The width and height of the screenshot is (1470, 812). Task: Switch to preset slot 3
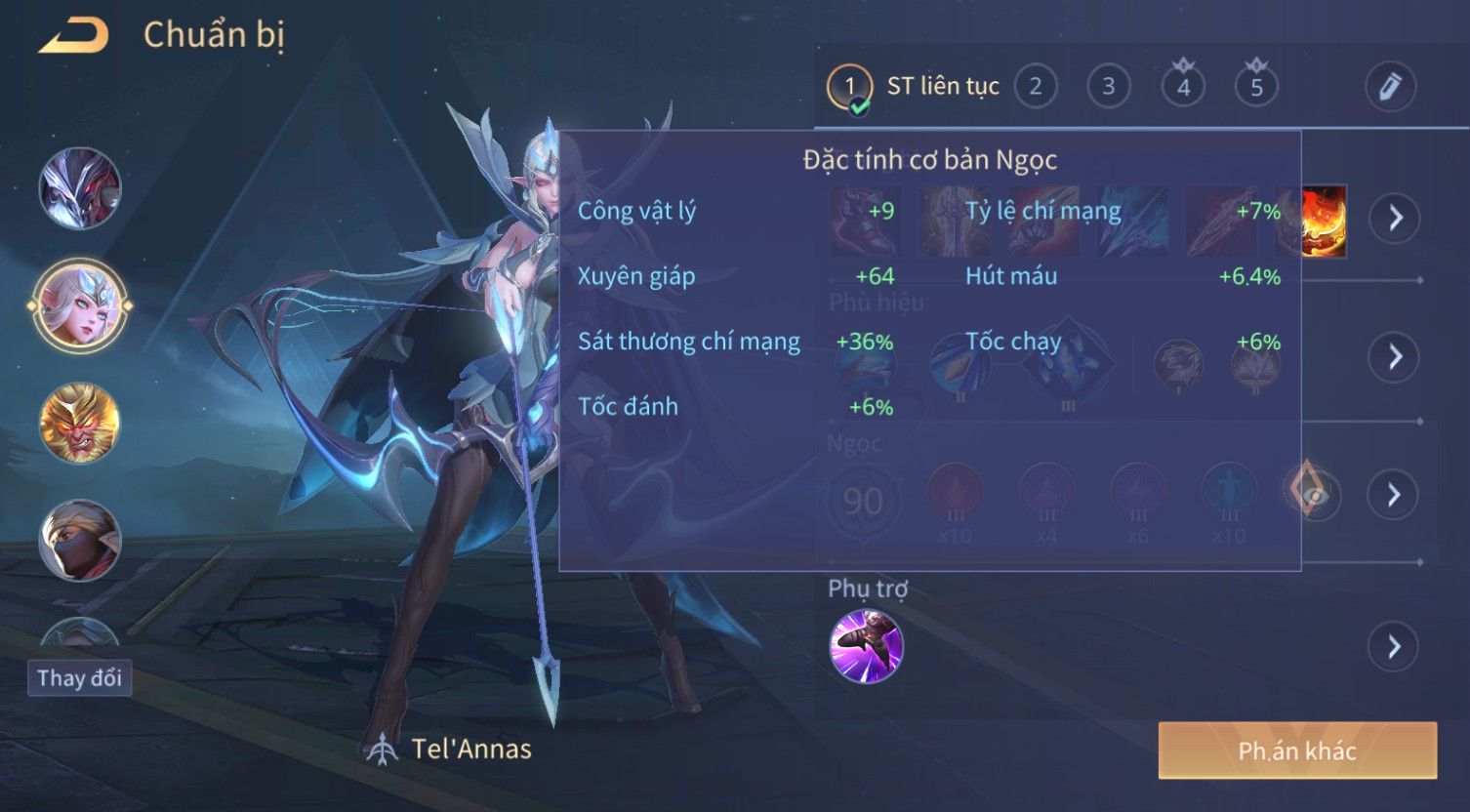1108,87
